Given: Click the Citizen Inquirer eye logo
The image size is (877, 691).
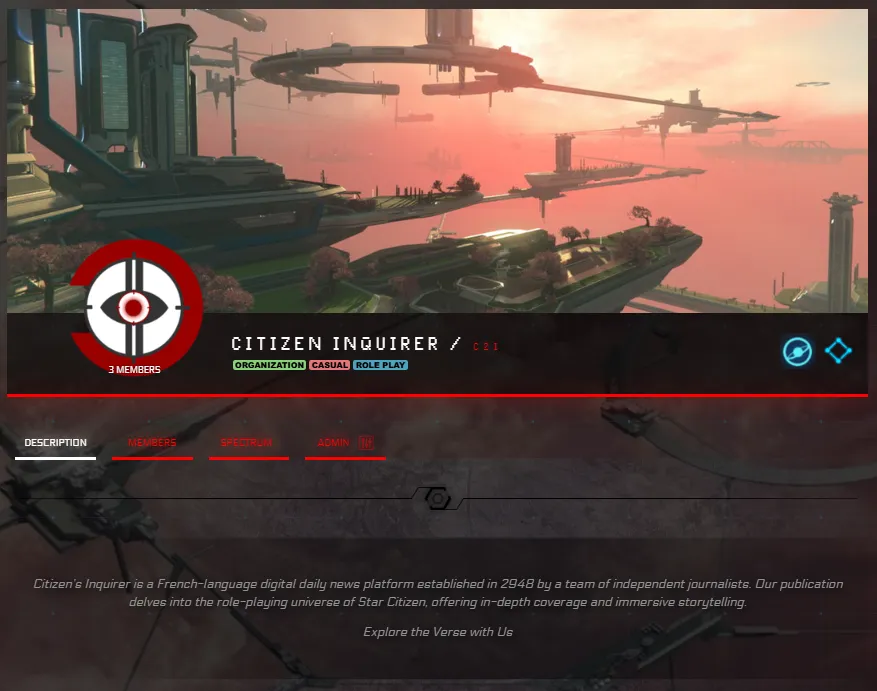Looking at the screenshot, I should pos(133,305).
